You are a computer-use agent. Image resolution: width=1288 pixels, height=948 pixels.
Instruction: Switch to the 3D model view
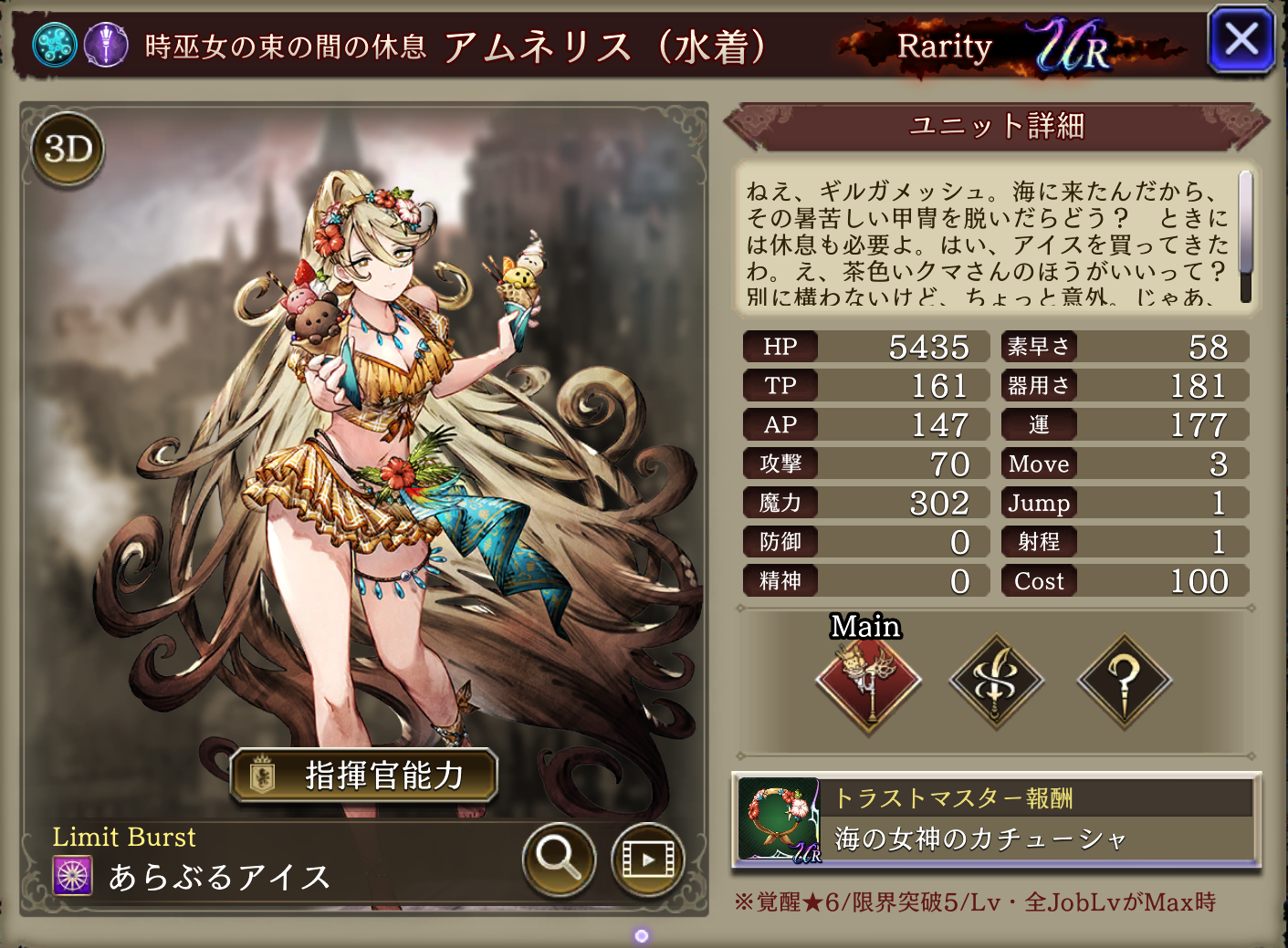[68, 149]
